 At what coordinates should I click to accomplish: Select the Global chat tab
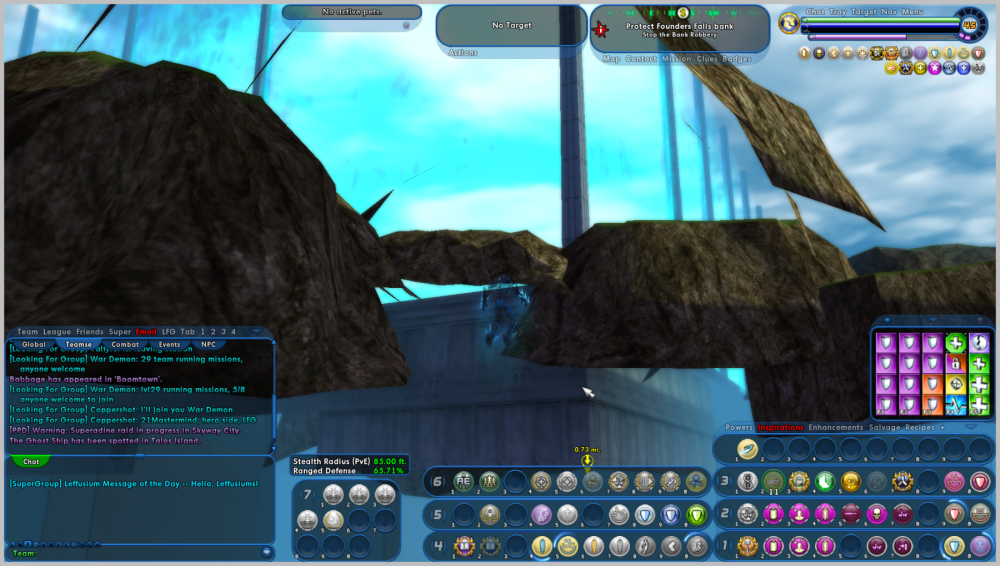[34, 344]
